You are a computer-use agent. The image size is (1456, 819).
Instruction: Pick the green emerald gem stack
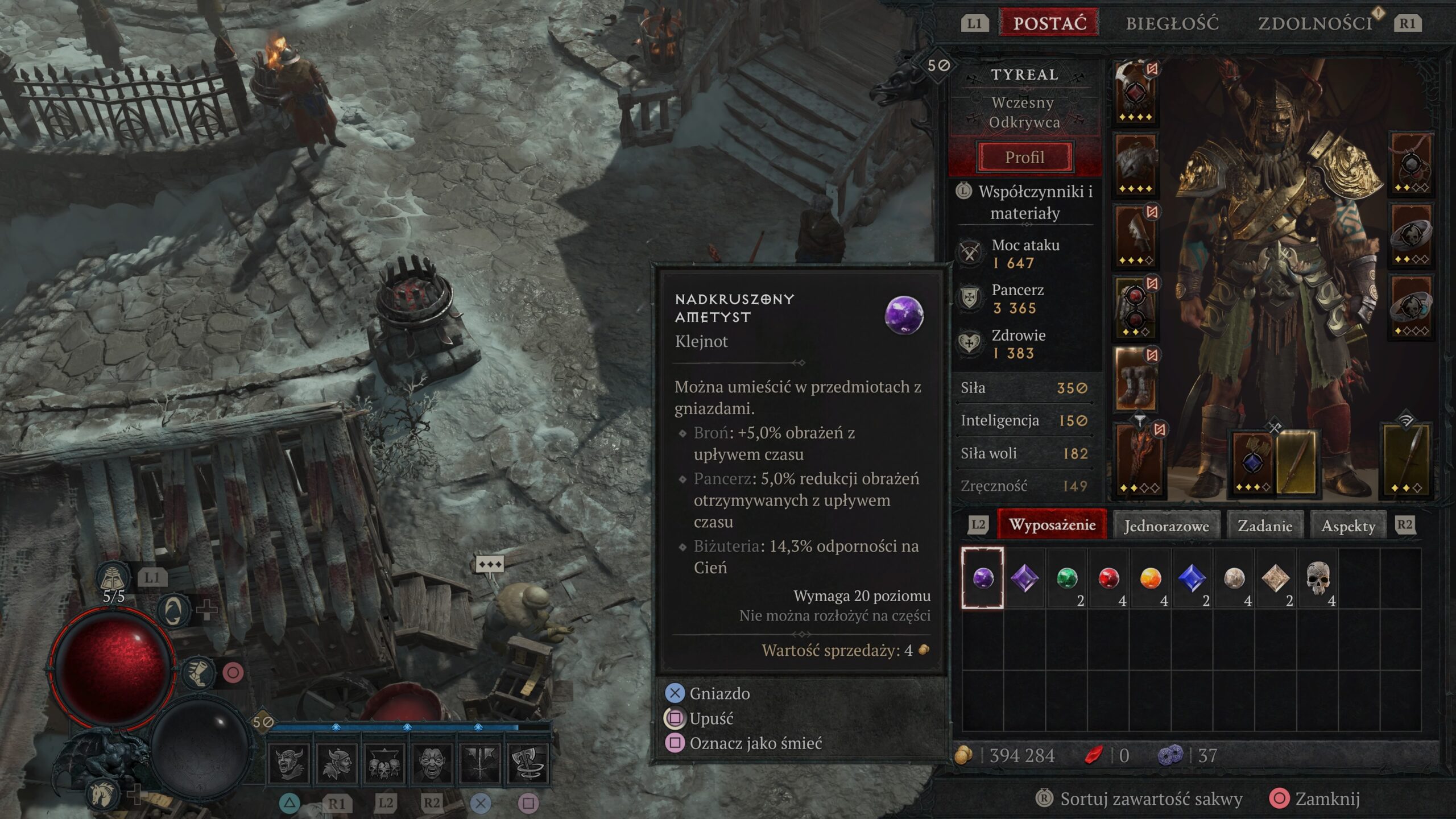coord(1067,578)
